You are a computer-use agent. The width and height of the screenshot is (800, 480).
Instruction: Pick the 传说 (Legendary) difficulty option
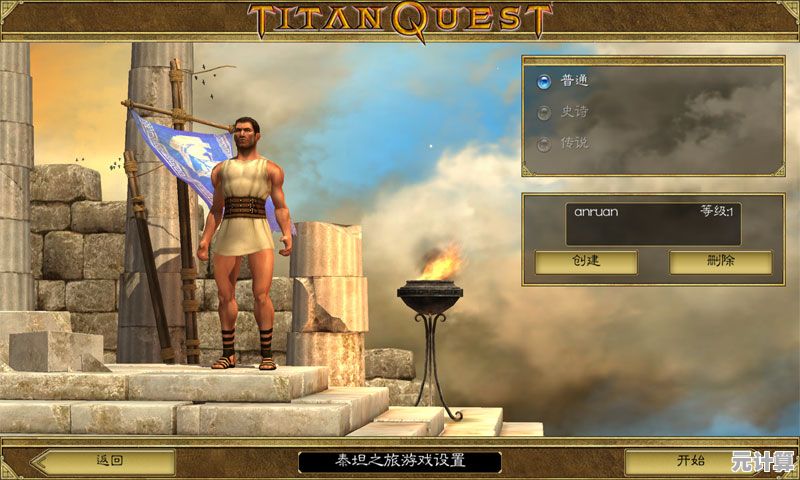pos(545,143)
